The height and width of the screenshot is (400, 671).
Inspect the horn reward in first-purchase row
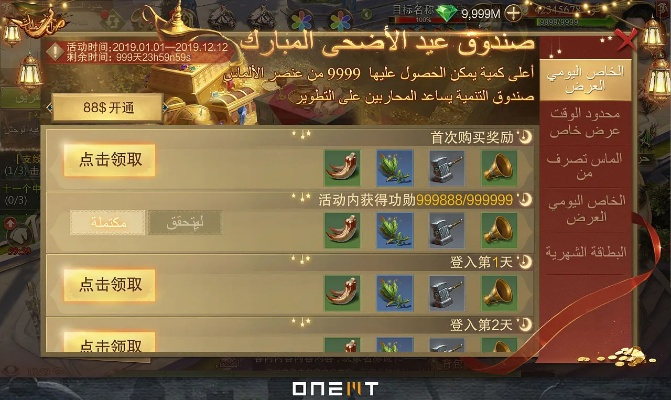coord(497,166)
